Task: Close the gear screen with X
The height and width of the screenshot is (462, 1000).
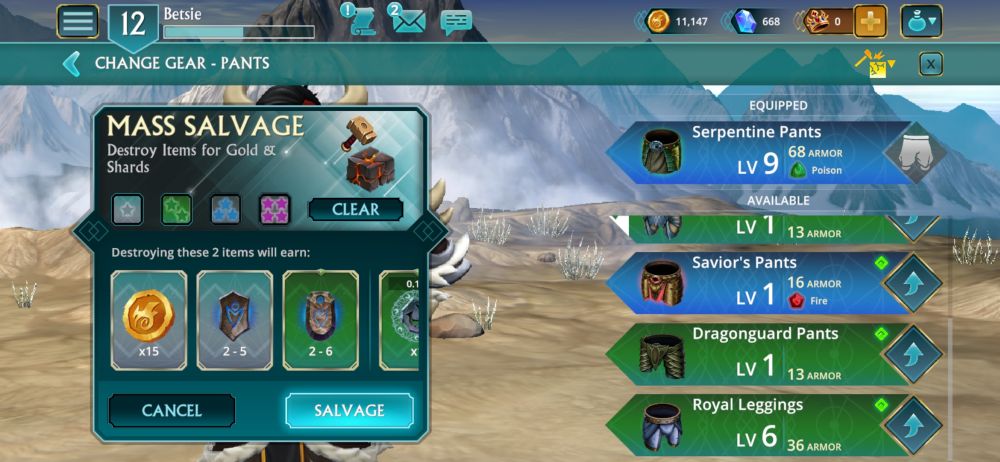Action: (x=930, y=64)
